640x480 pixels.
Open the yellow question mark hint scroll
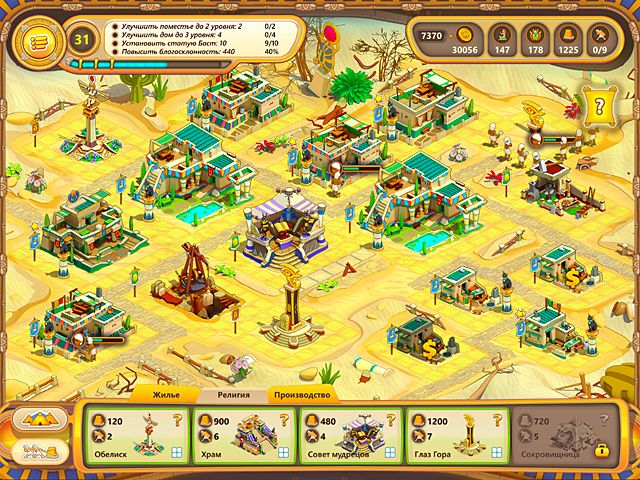tap(600, 103)
